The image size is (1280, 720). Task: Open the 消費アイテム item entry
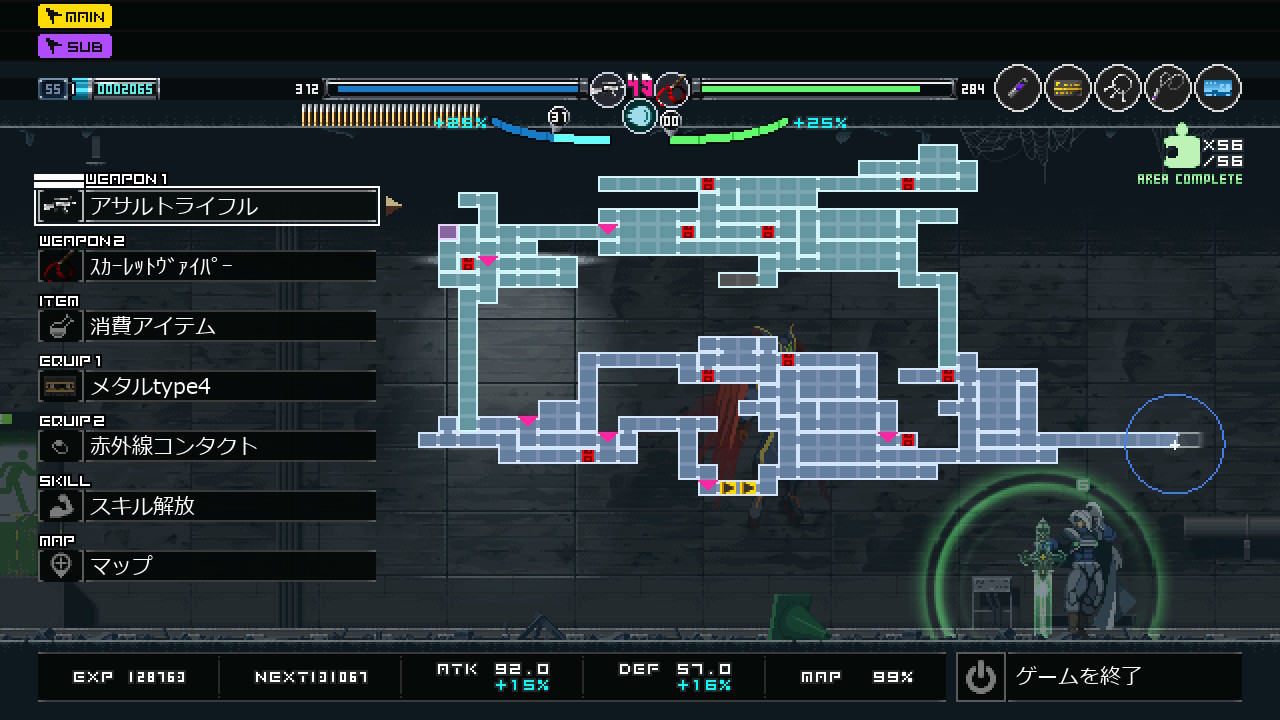coord(207,326)
